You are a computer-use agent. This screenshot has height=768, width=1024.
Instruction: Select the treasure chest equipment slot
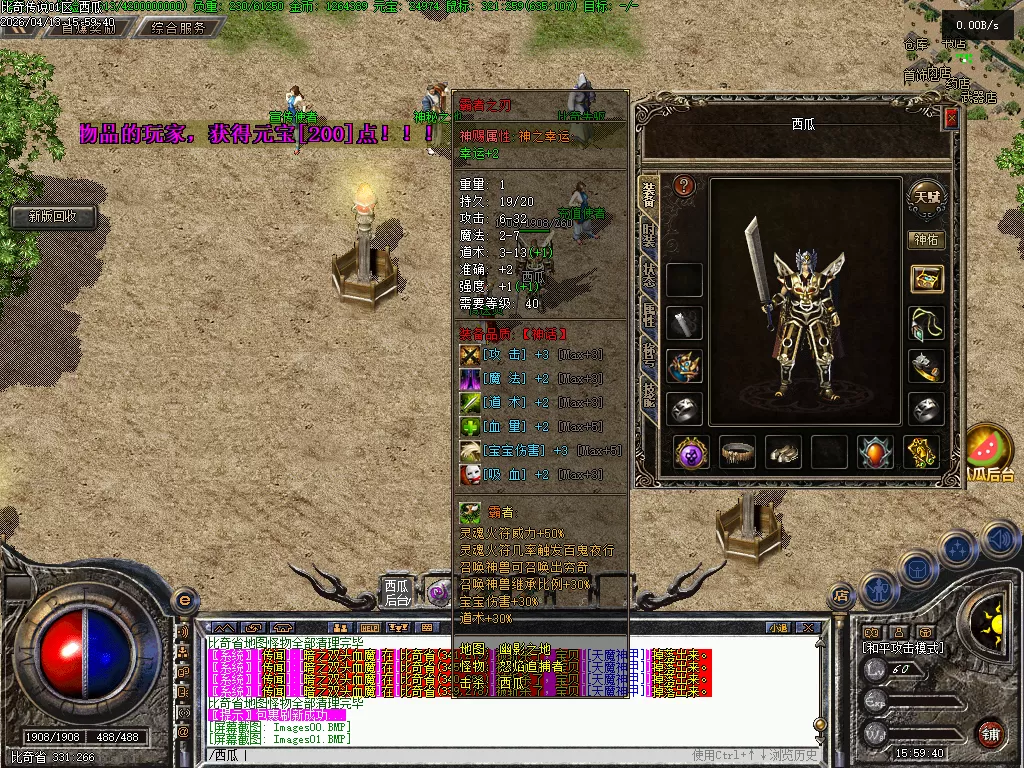click(x=927, y=279)
